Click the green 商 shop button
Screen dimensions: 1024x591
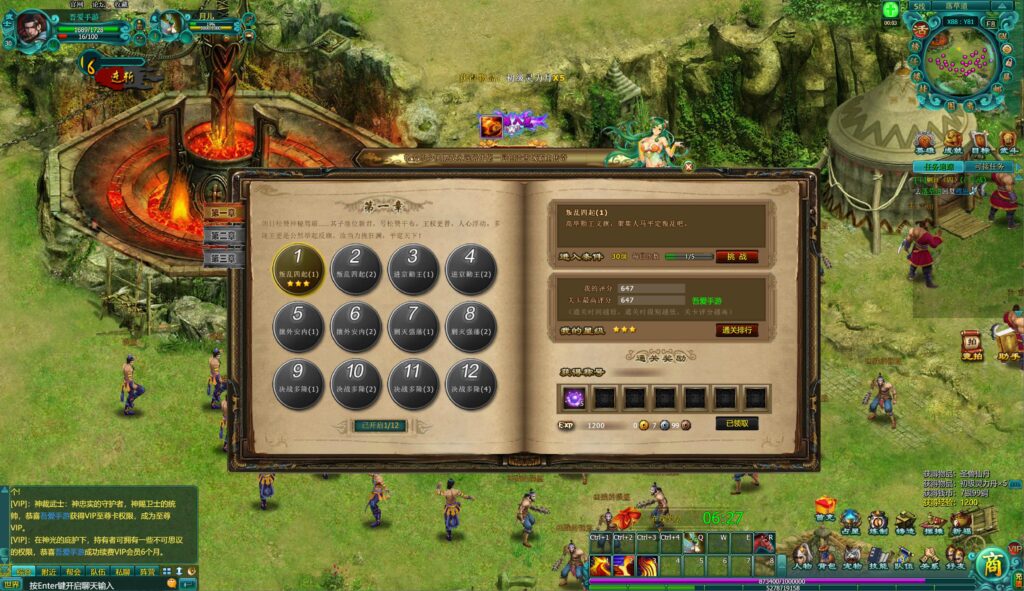pos(990,562)
